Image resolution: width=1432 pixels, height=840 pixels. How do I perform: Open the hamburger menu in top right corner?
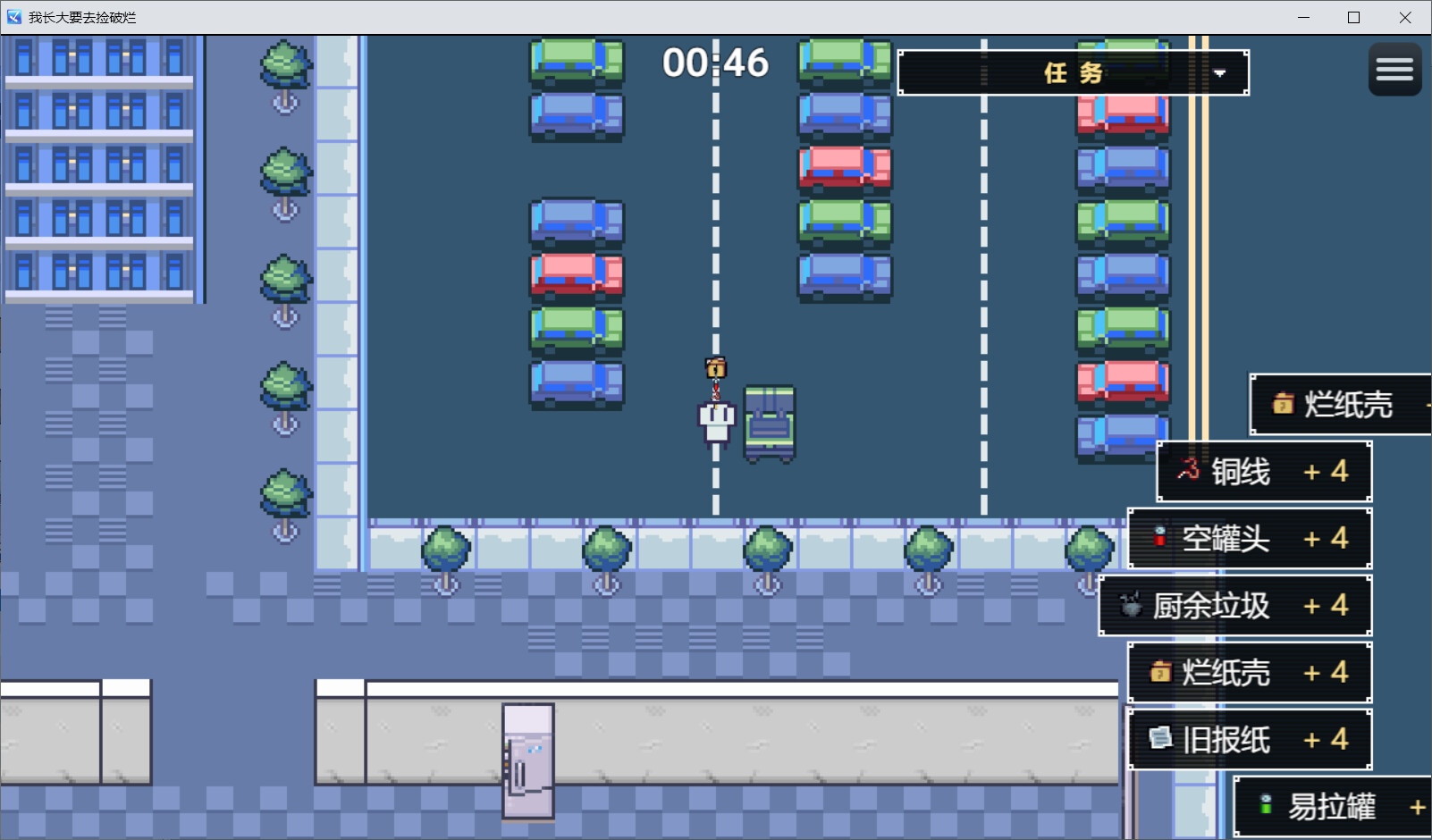pos(1394,69)
